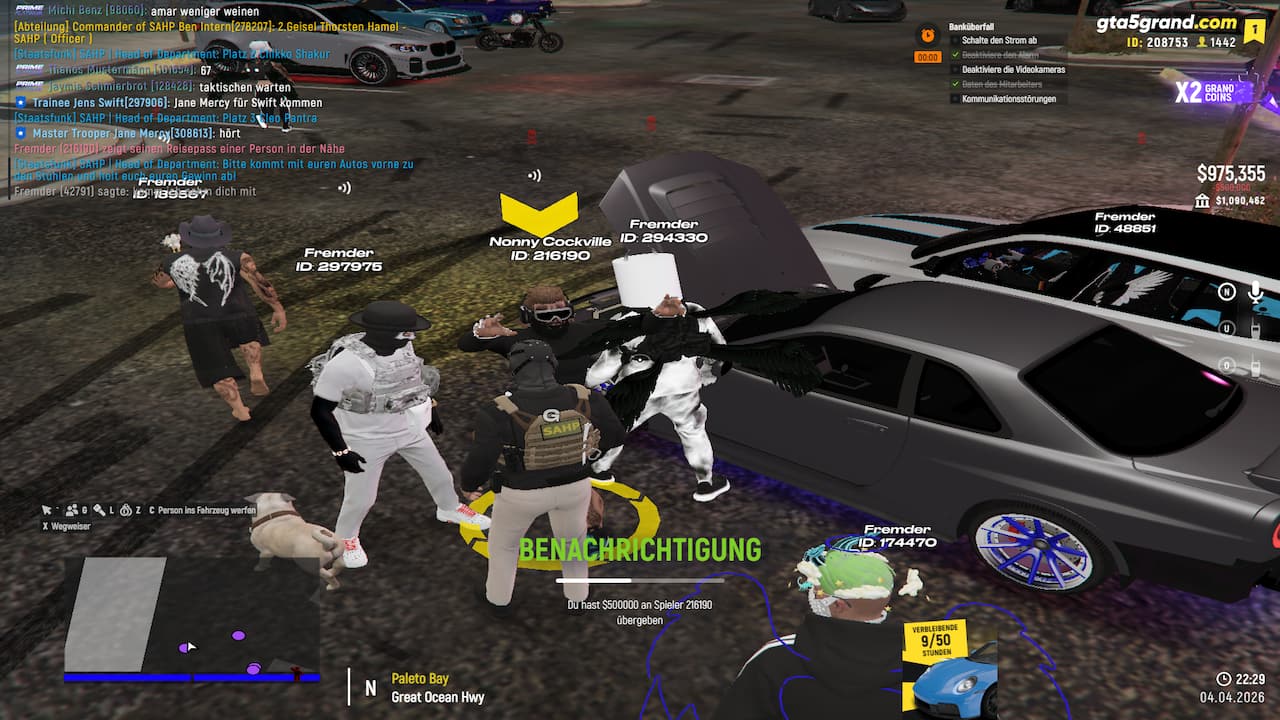Toggle the checkmark on Deaktiviere den Alarm
This screenshot has width=1280, height=720.
(x=955, y=55)
